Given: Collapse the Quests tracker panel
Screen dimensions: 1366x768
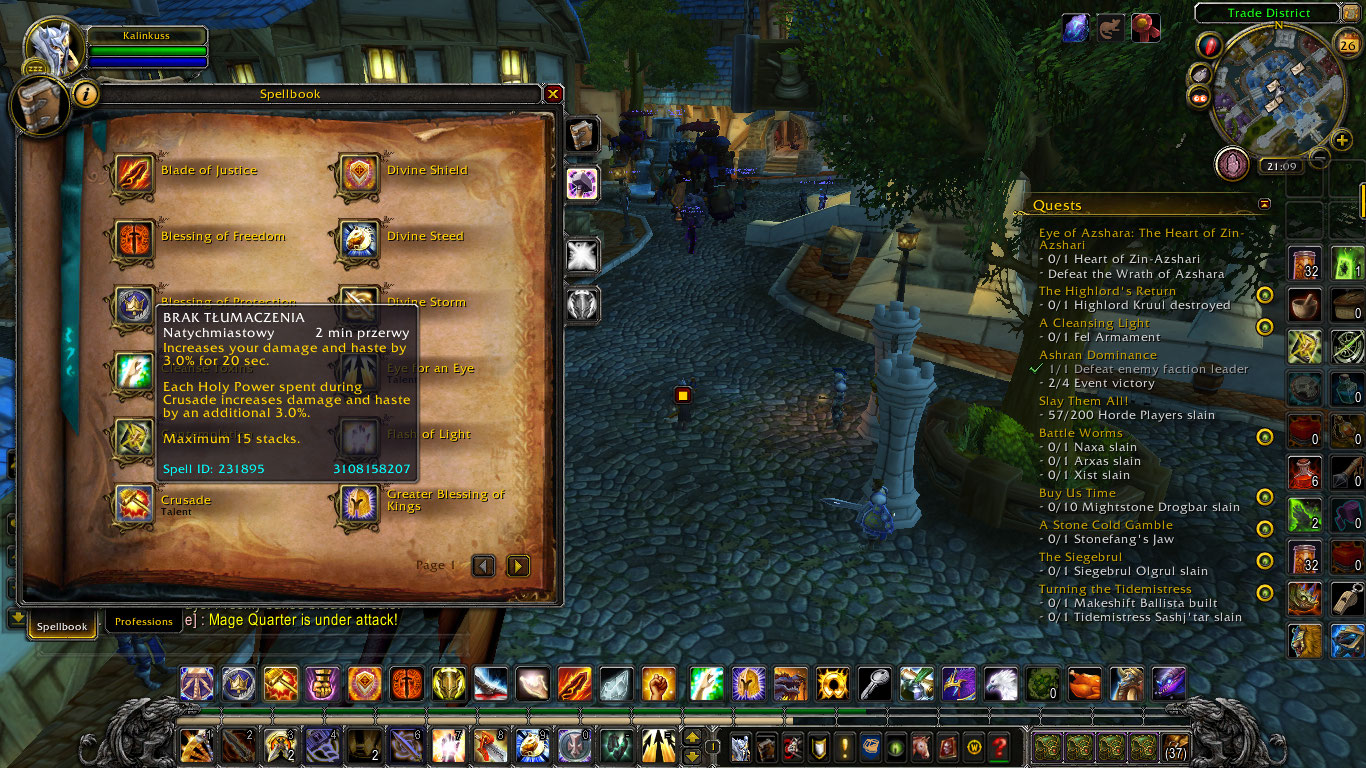Looking at the screenshot, I should [x=1264, y=203].
